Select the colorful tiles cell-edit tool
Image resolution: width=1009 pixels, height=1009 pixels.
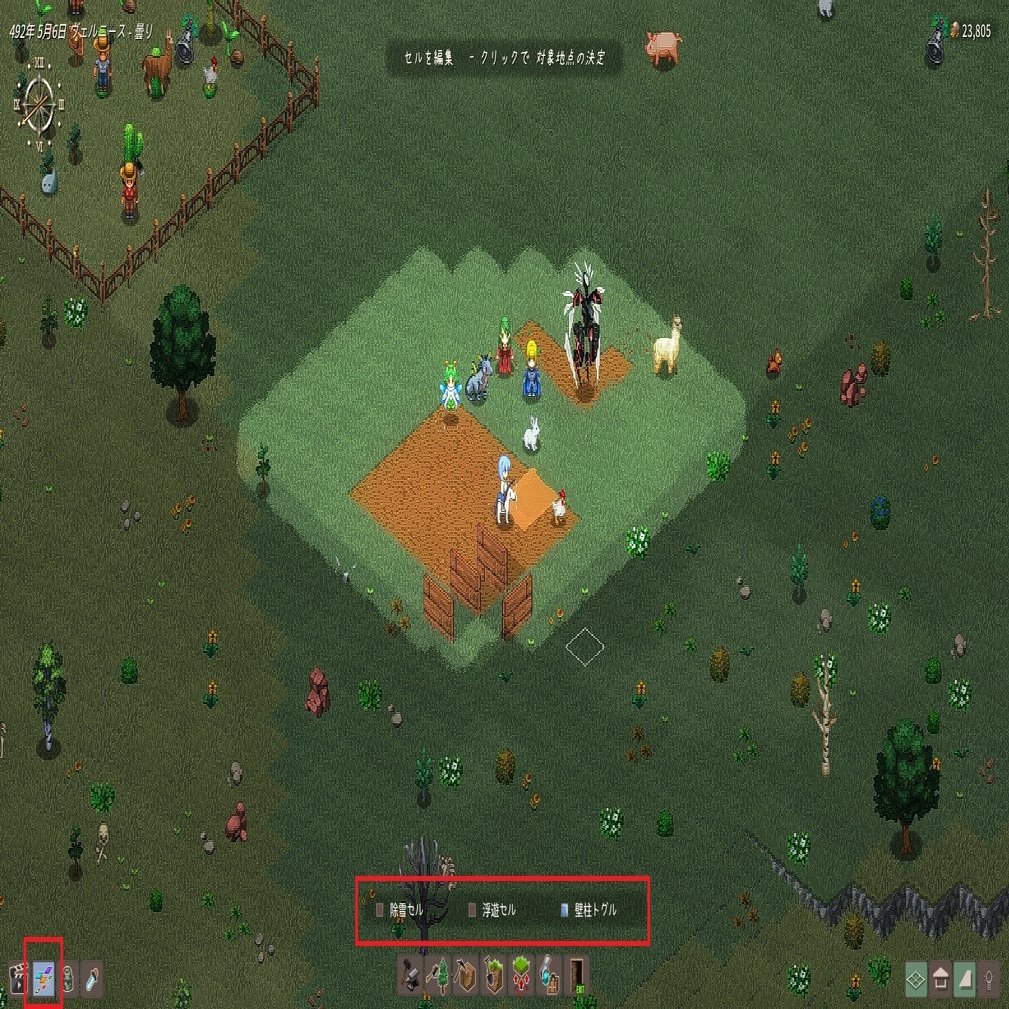point(43,978)
